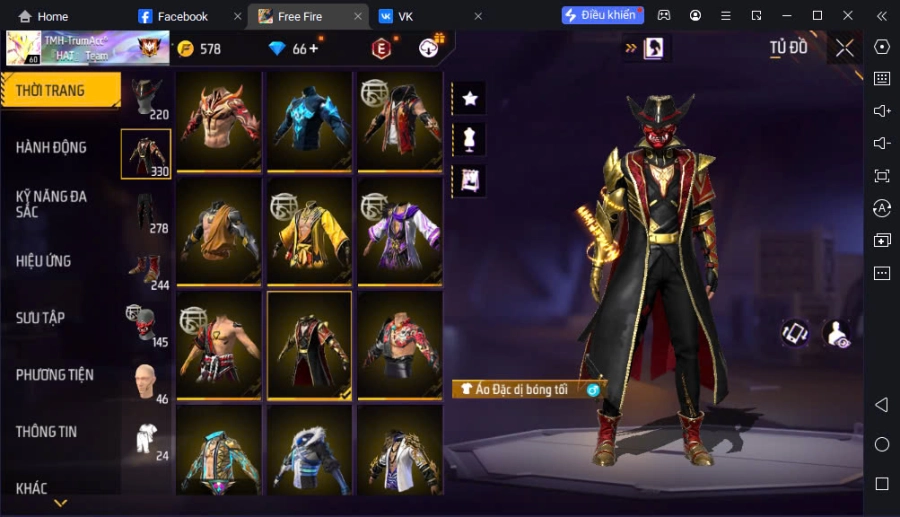
Task: Open the star favorites filter
Action: (469, 98)
